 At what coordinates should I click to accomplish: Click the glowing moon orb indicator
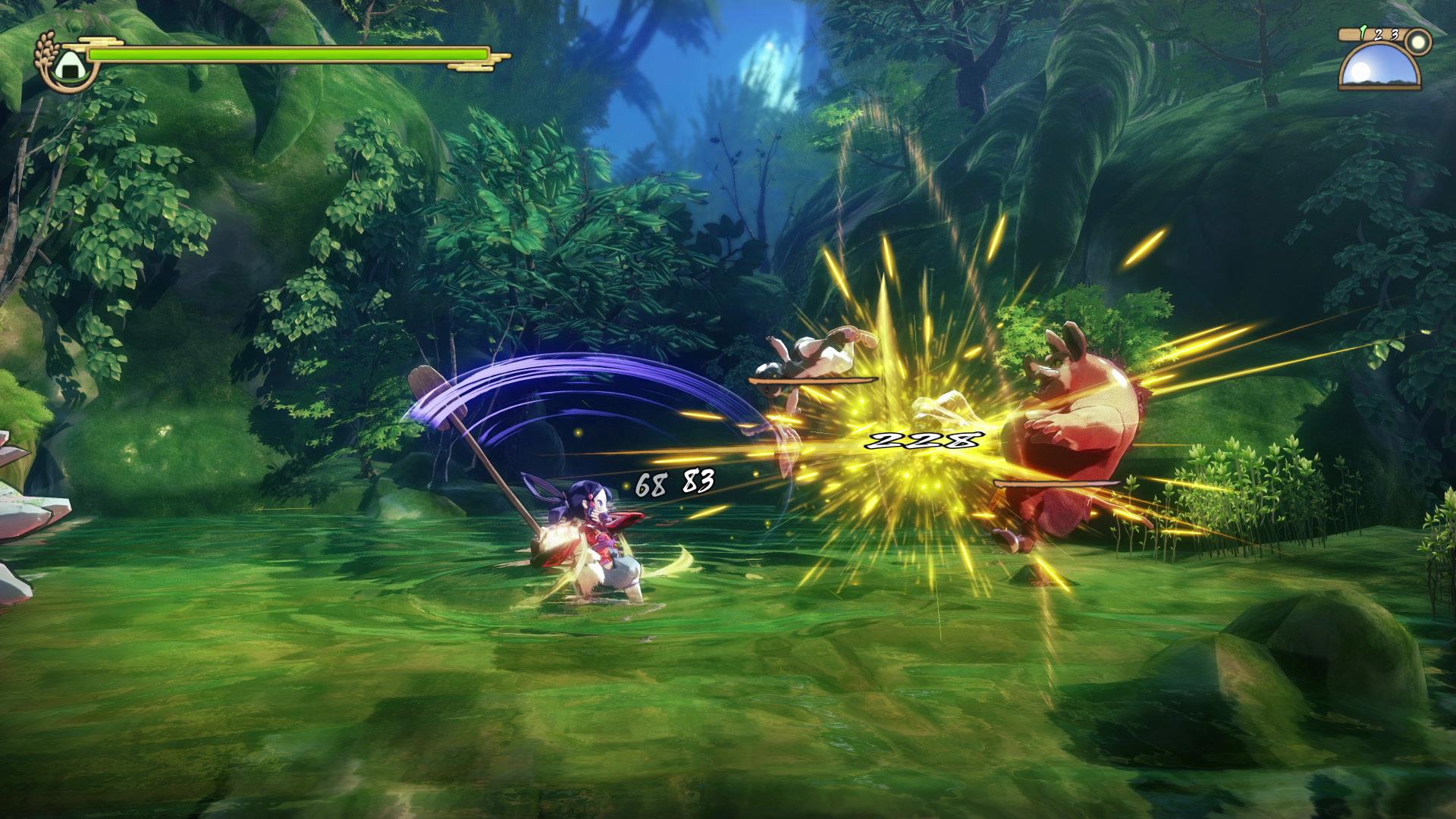pos(1418,42)
